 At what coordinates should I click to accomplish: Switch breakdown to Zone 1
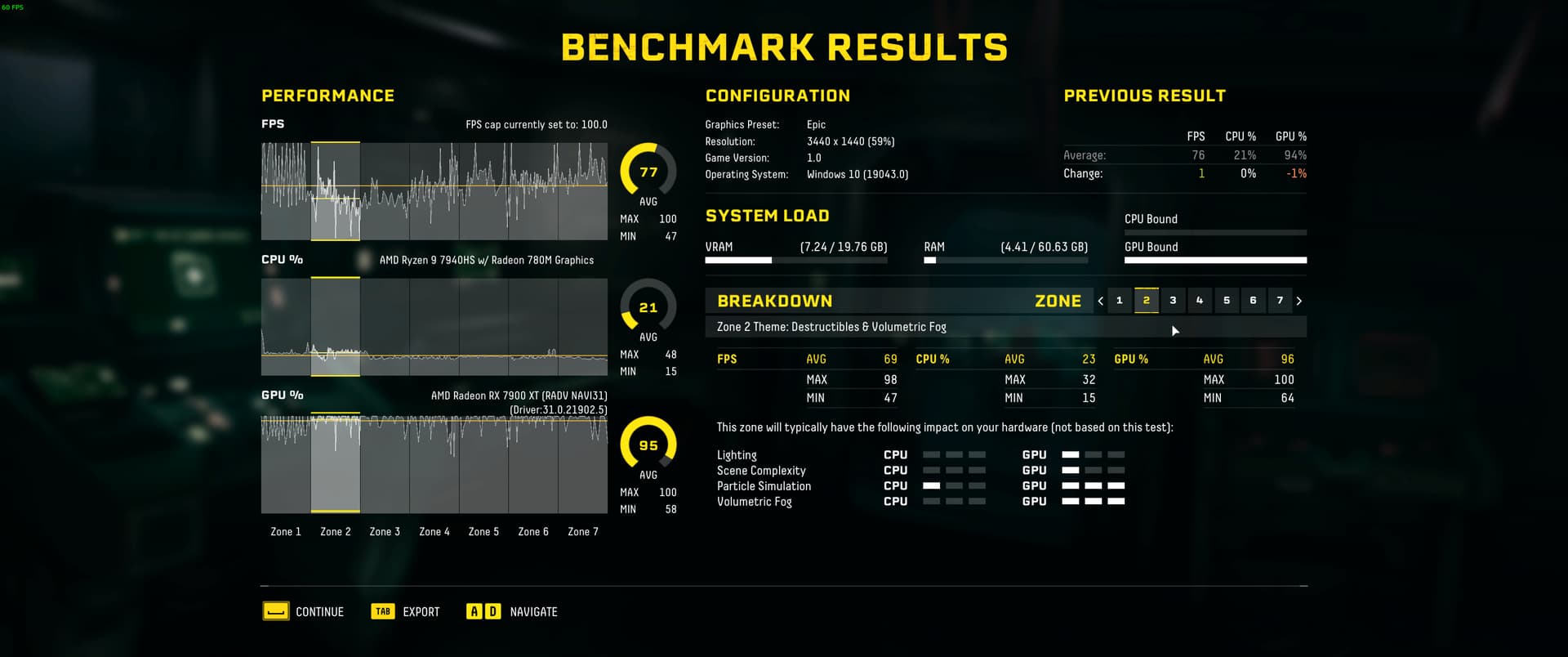point(1120,301)
